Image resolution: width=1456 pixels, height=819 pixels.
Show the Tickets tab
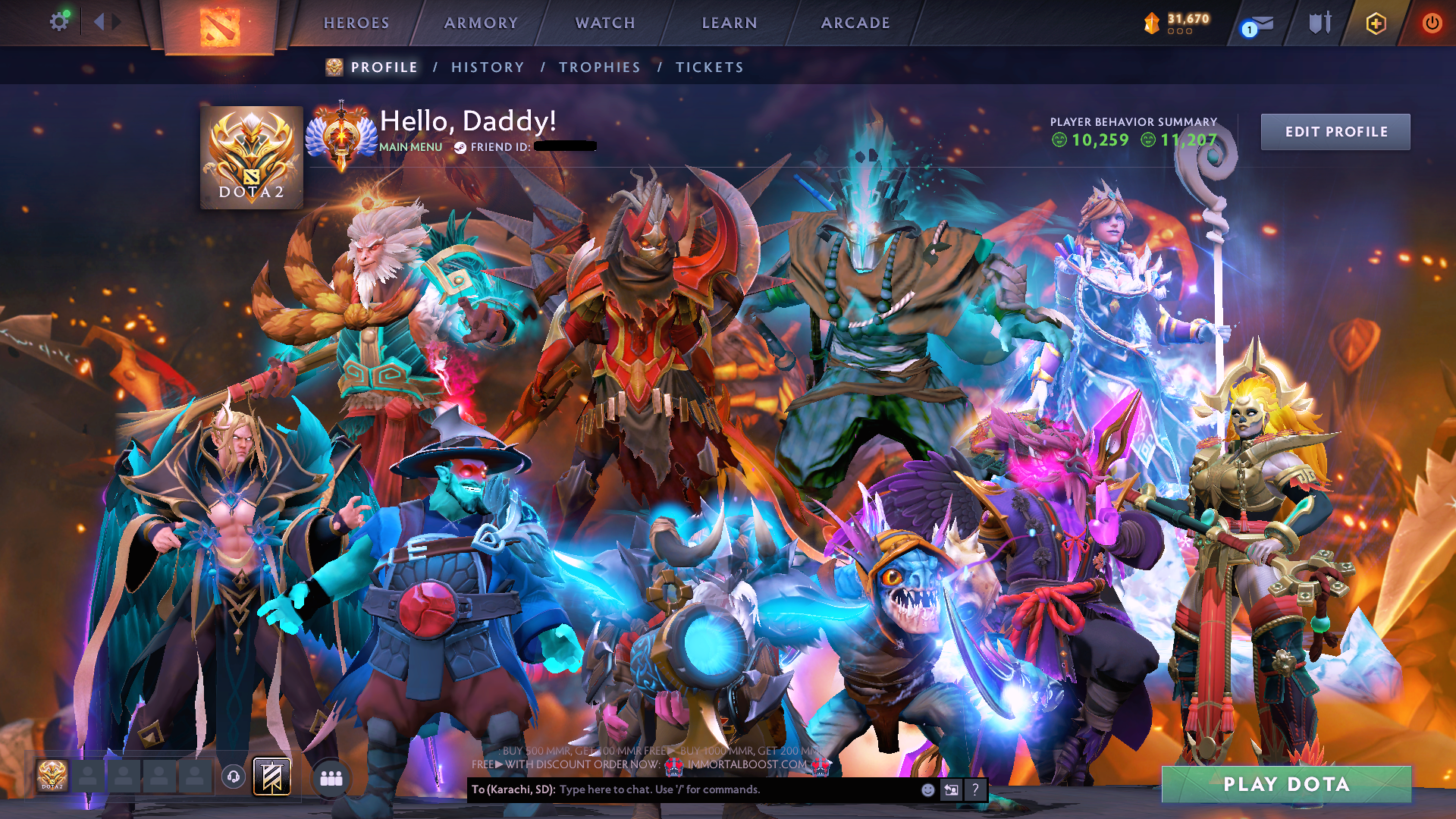pos(710,67)
